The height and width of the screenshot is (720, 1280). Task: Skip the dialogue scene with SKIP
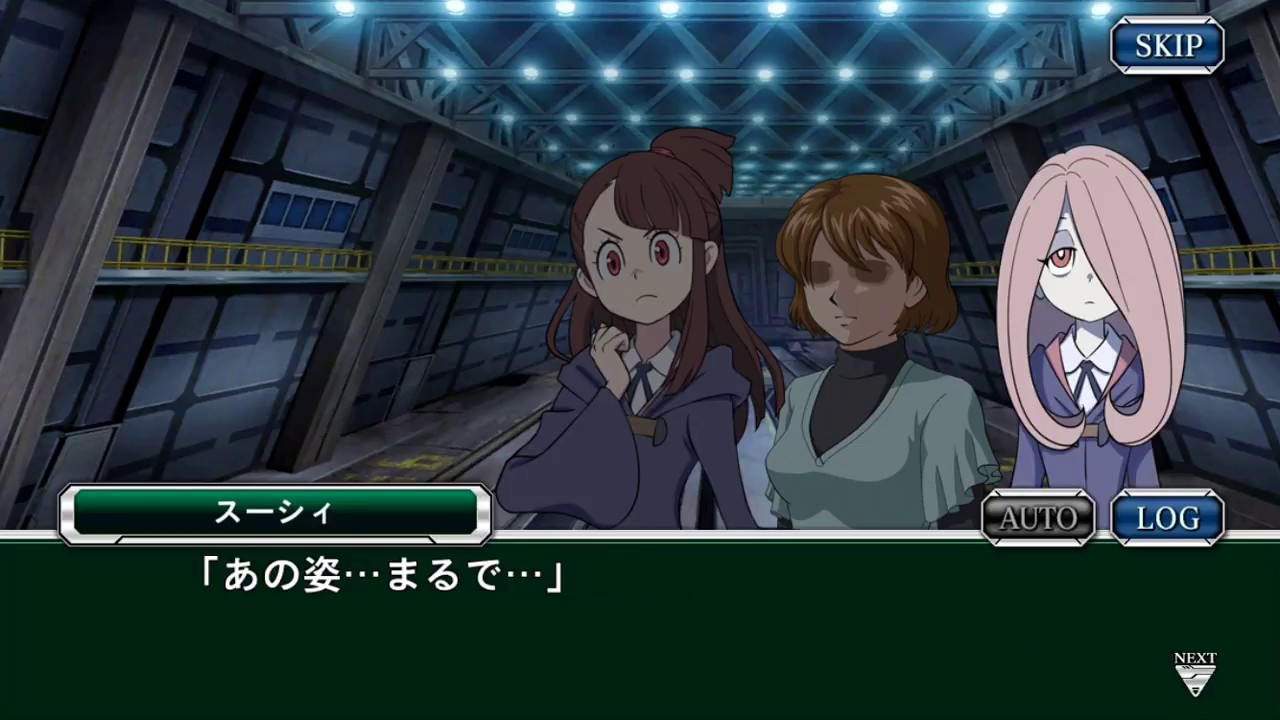(1167, 45)
